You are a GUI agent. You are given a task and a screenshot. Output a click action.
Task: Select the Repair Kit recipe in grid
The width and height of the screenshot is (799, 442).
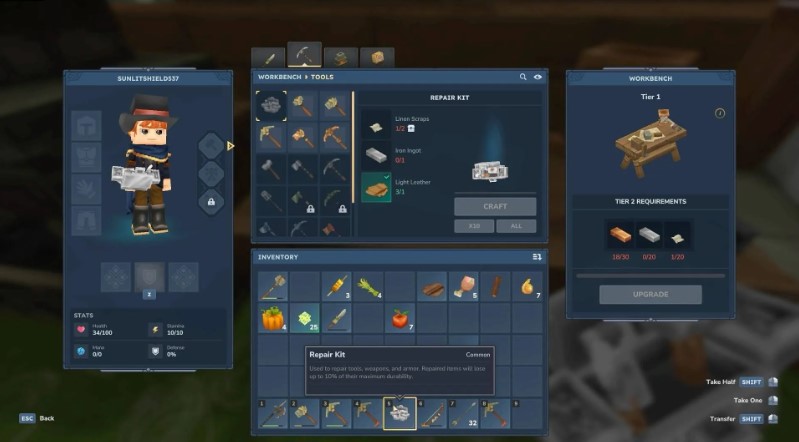pyautogui.click(x=271, y=104)
